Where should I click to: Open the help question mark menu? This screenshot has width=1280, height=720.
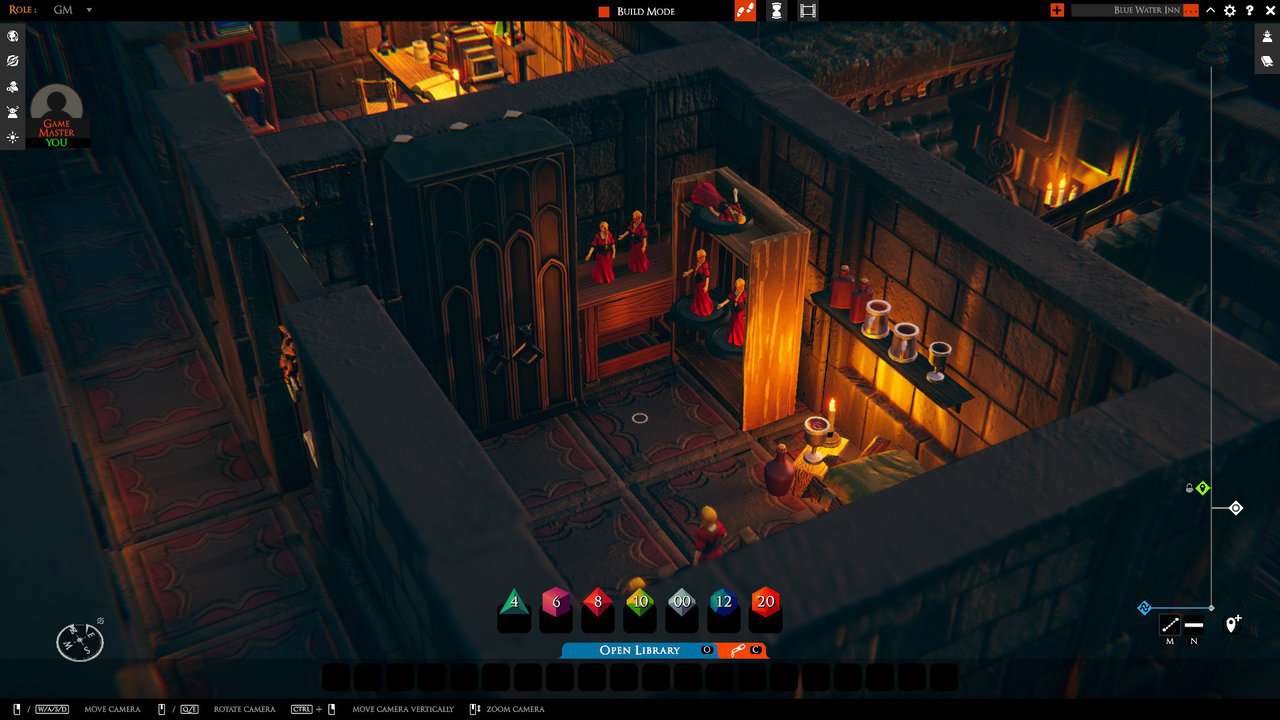(x=1247, y=10)
